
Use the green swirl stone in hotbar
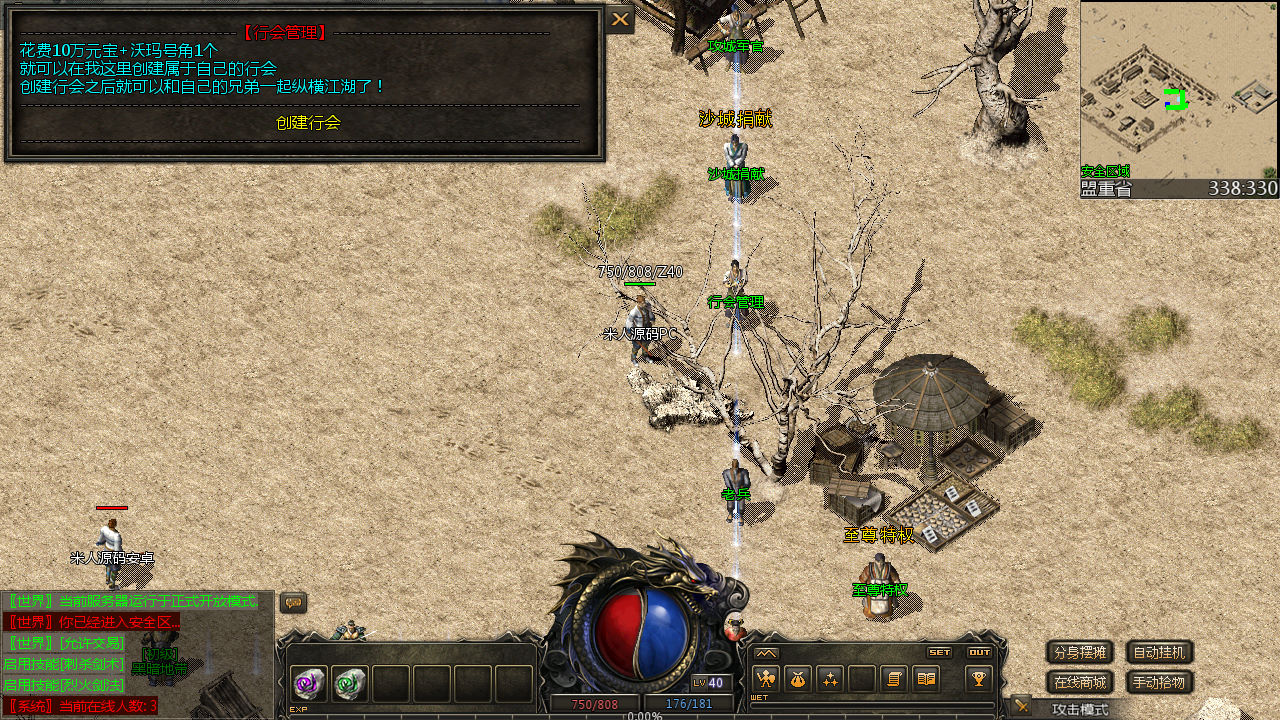point(350,684)
